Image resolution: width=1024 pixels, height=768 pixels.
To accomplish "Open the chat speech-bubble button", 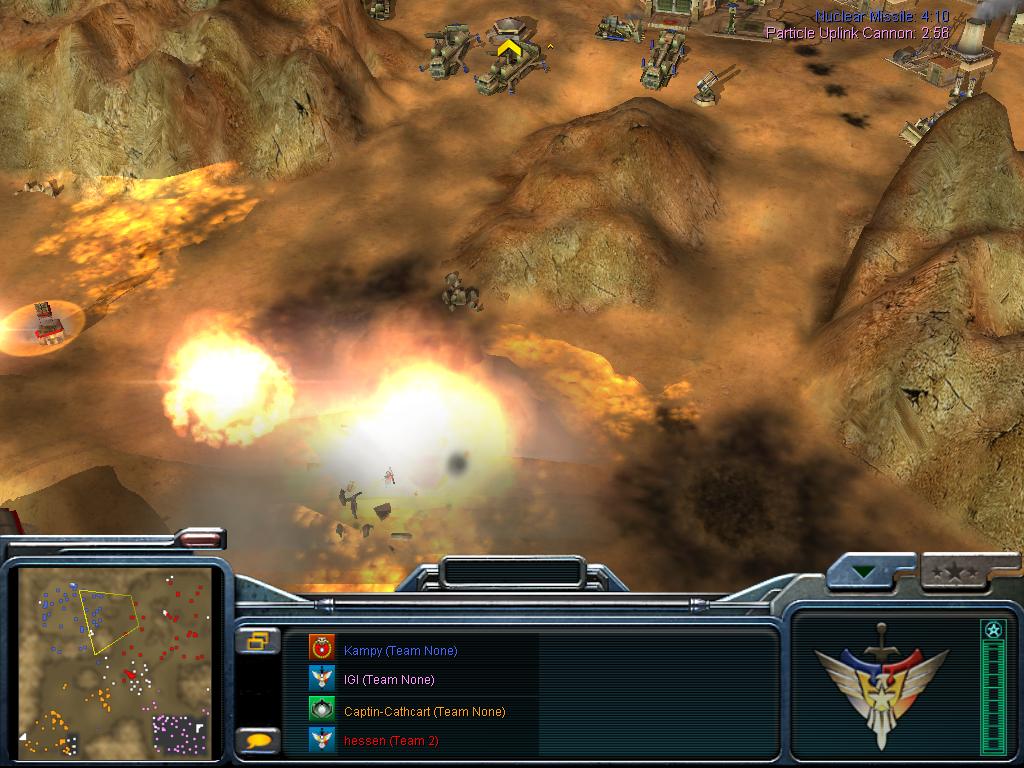I will [258, 741].
